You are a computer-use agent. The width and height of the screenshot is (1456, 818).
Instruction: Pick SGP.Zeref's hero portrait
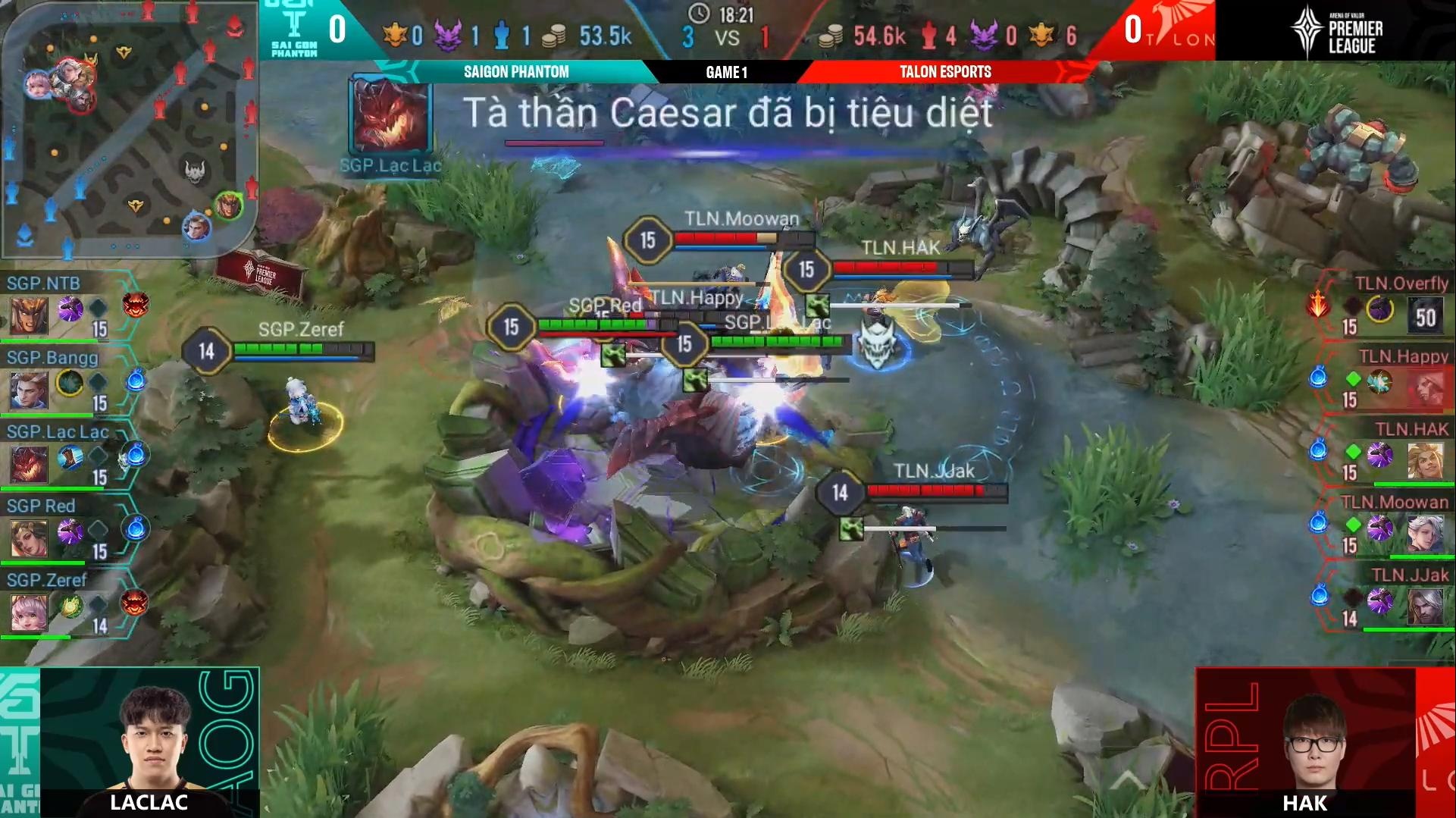click(30, 613)
